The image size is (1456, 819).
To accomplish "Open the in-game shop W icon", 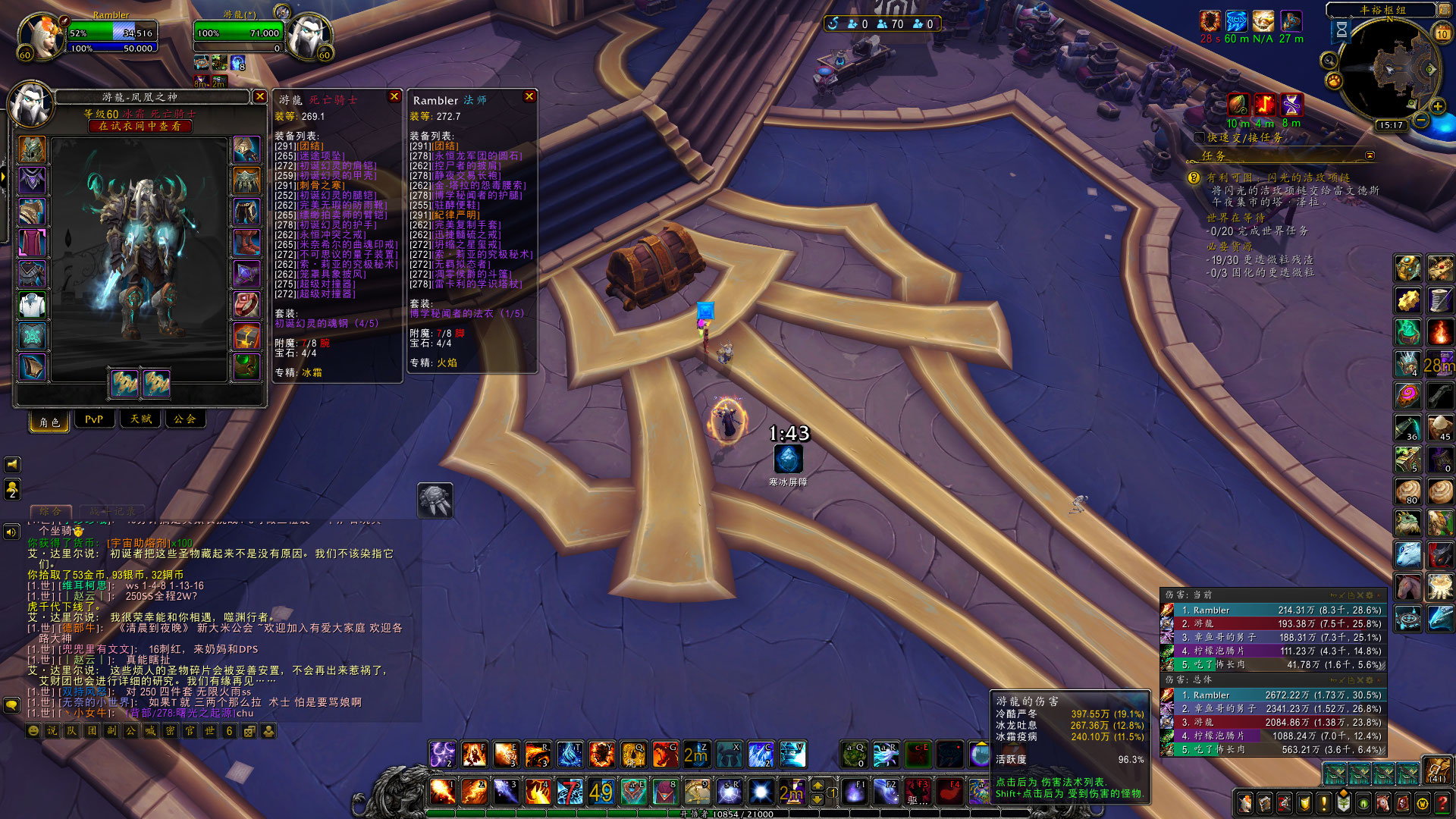I will pos(1422,804).
